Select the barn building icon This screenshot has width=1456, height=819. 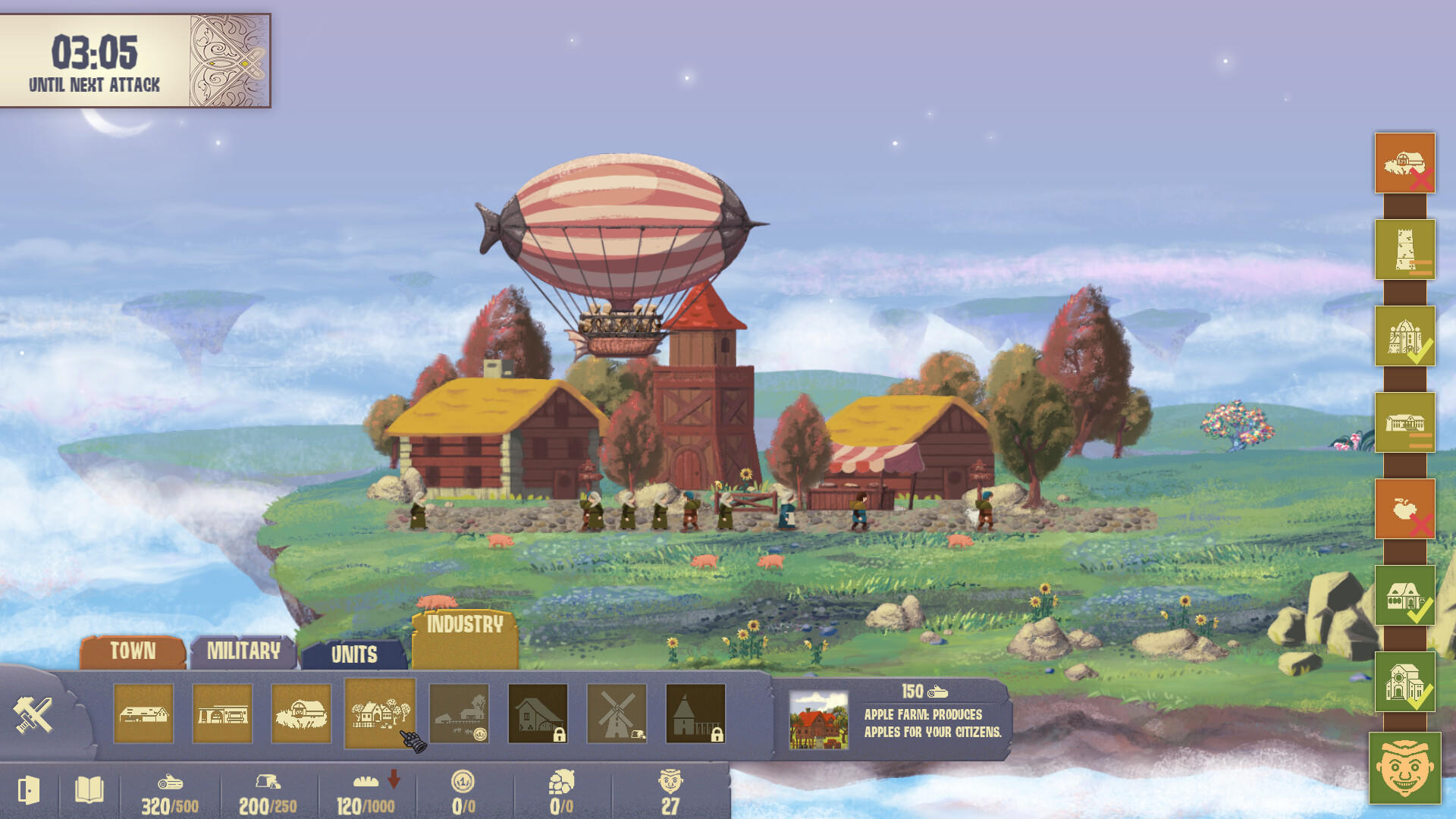coord(301,713)
